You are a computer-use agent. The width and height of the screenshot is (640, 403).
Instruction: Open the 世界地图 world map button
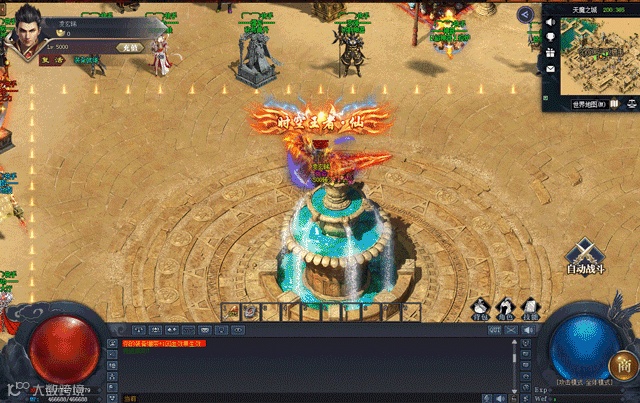[589, 104]
